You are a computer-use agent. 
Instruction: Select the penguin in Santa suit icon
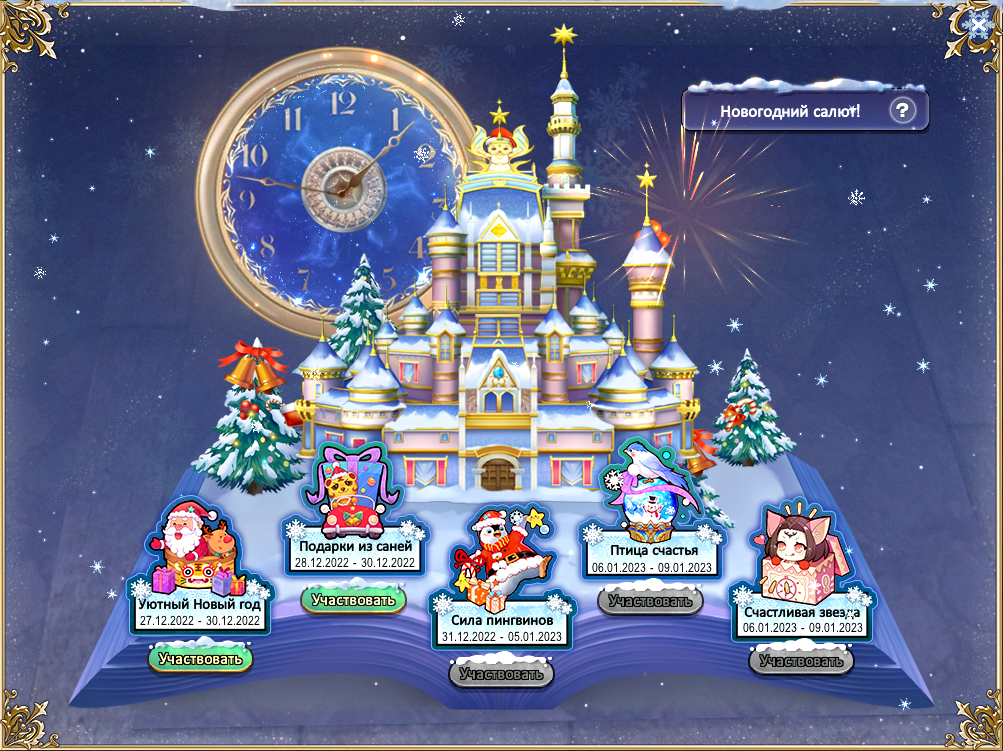(500, 565)
